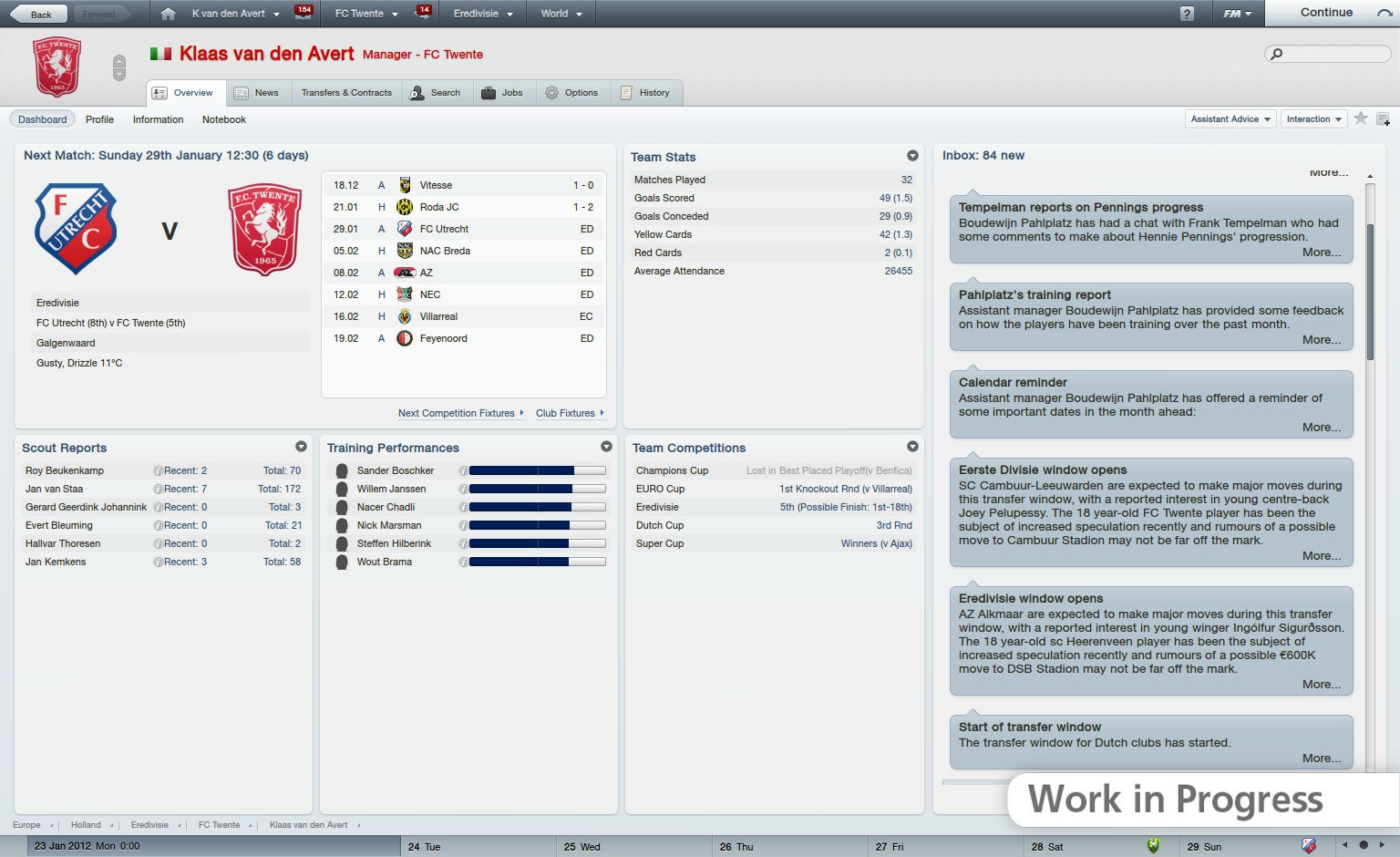Open the History clipboard icon
1400x857 pixels.
click(626, 92)
